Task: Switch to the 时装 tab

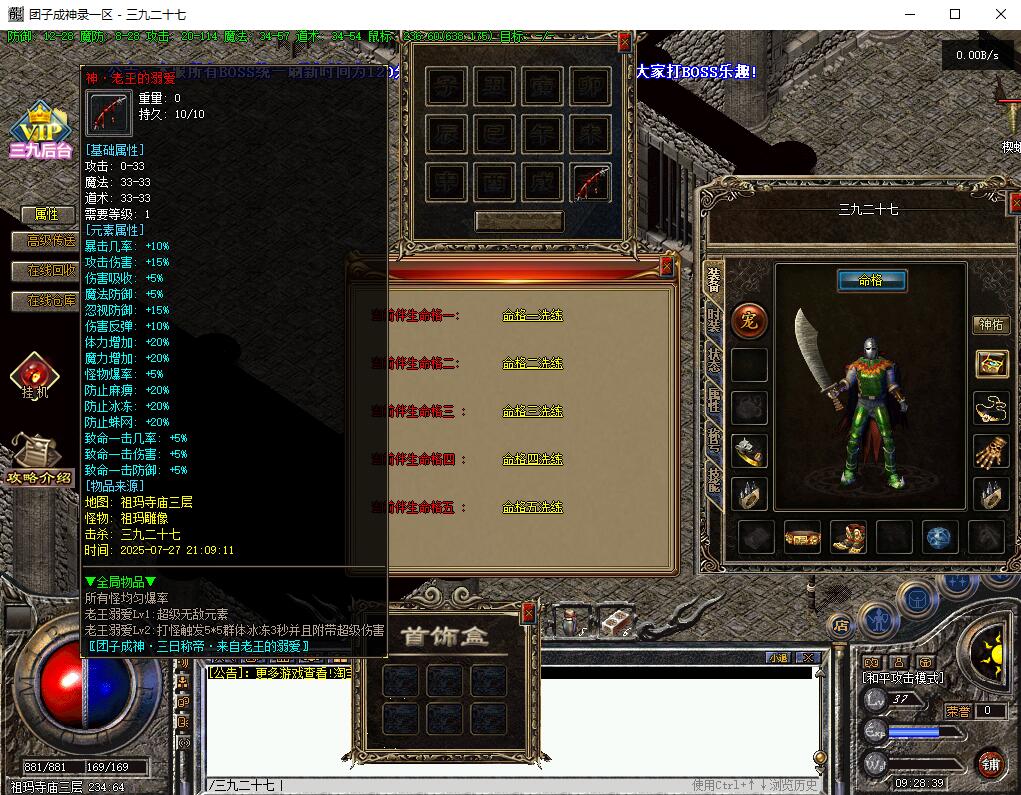Action: [x=714, y=319]
